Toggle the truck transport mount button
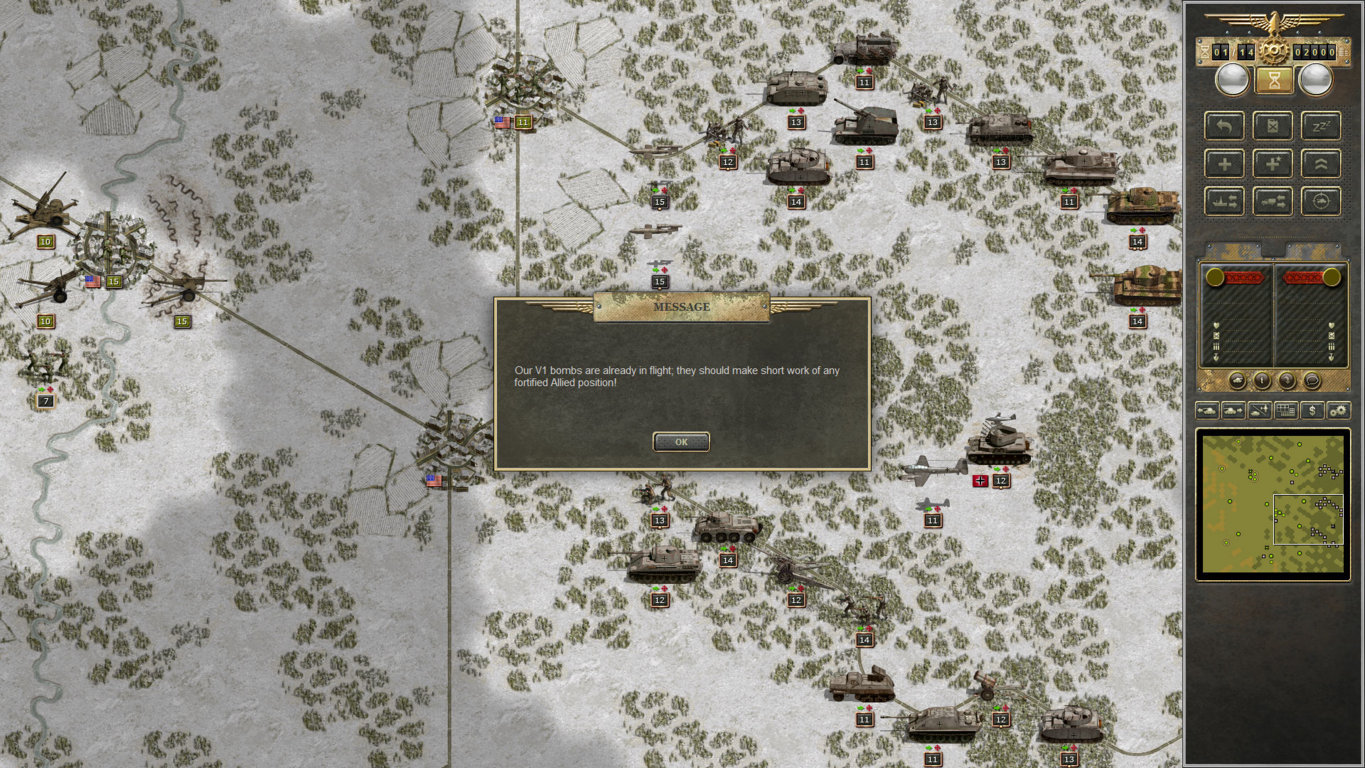This screenshot has width=1365, height=768. [1273, 200]
